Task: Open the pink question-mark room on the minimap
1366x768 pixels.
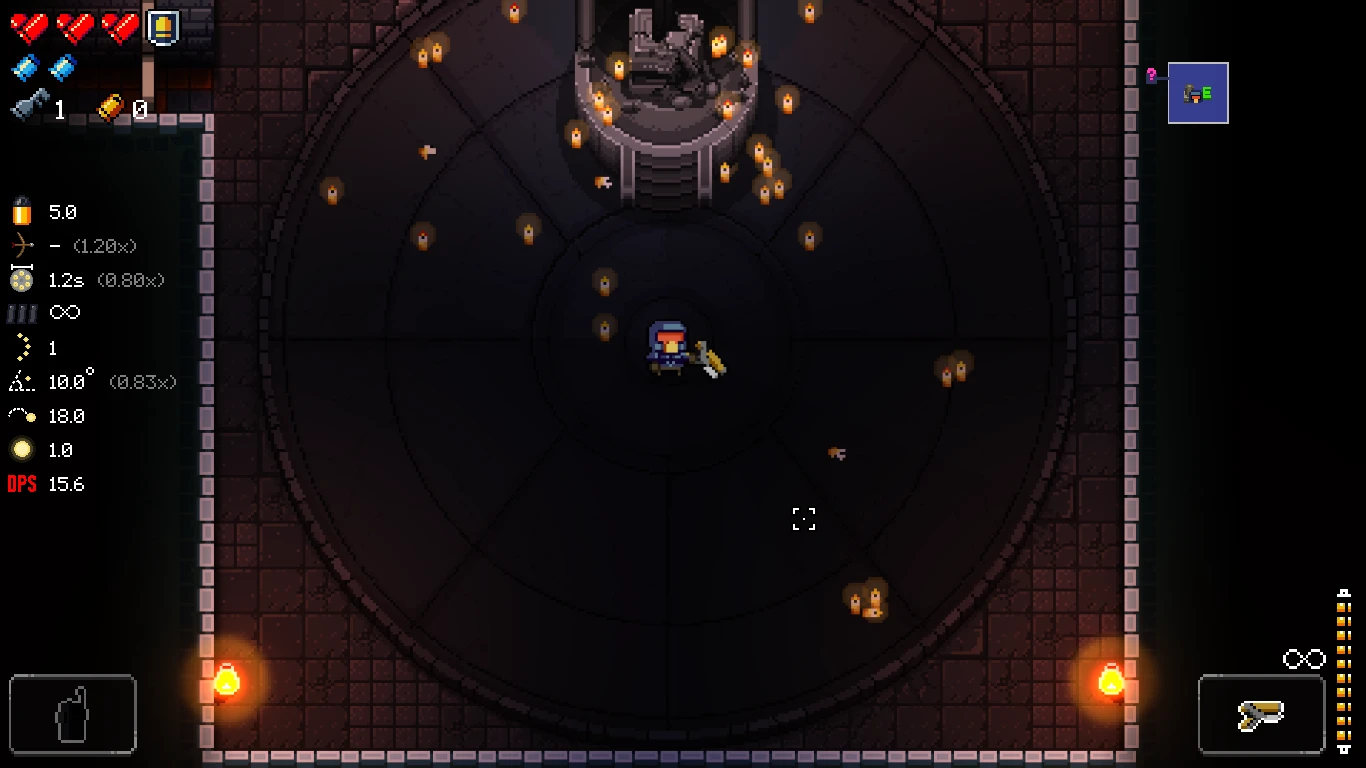Action: tap(1153, 75)
